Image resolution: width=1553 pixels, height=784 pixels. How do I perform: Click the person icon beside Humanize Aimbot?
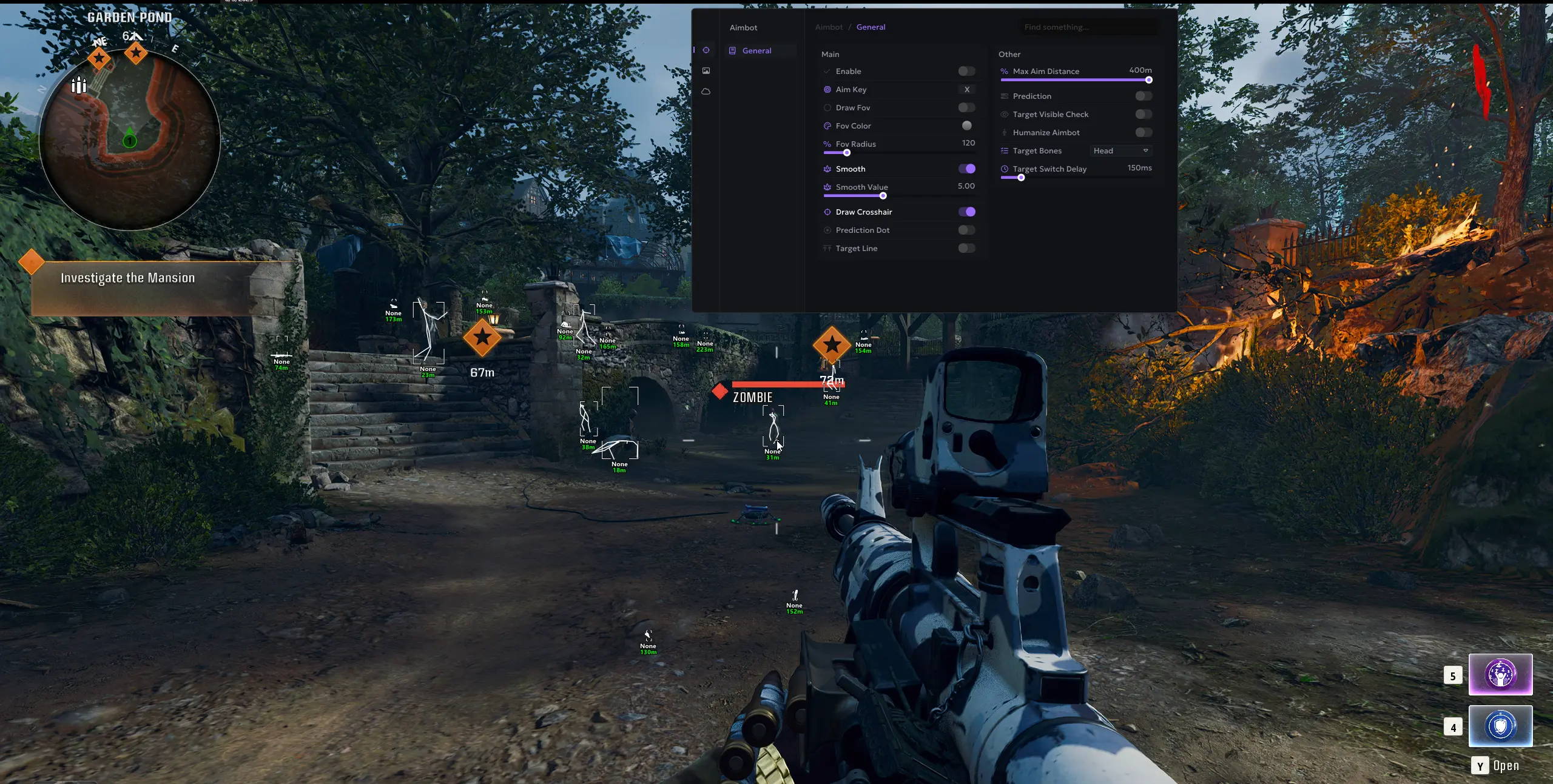click(x=1004, y=132)
